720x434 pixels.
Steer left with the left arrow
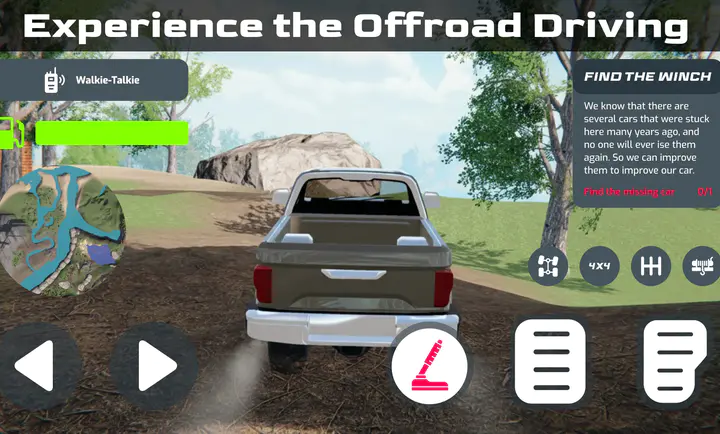pos(37,367)
